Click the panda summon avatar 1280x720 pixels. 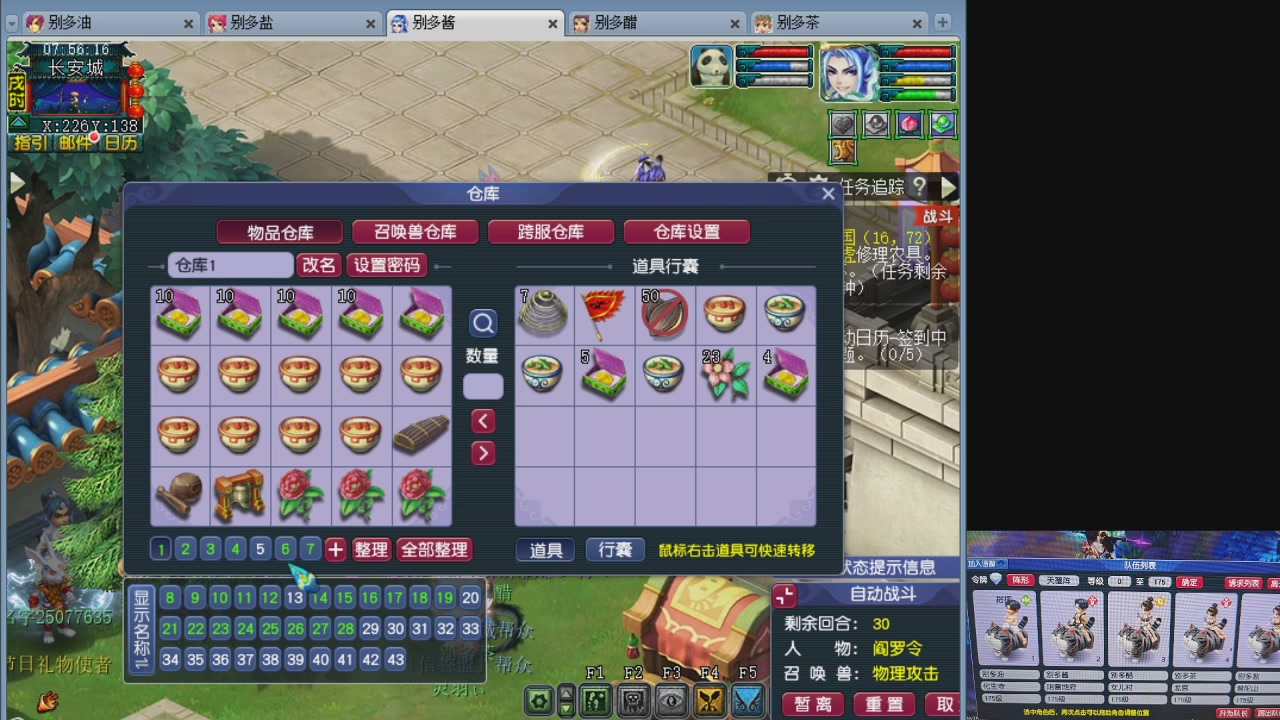(x=712, y=67)
